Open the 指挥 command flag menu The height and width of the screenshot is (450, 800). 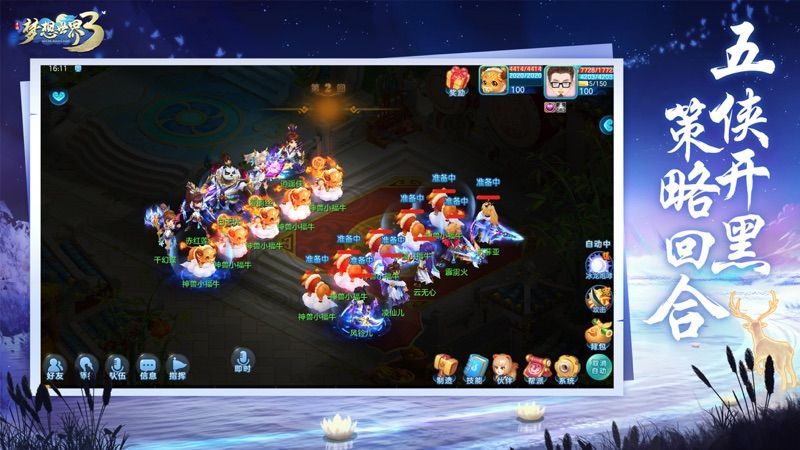178,368
